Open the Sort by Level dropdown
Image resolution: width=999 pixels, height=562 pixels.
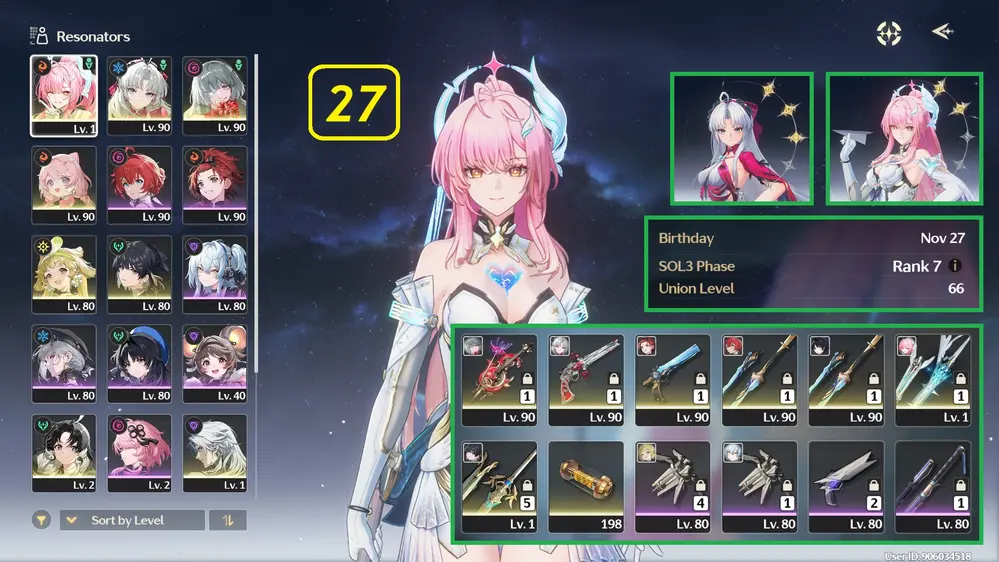point(132,520)
